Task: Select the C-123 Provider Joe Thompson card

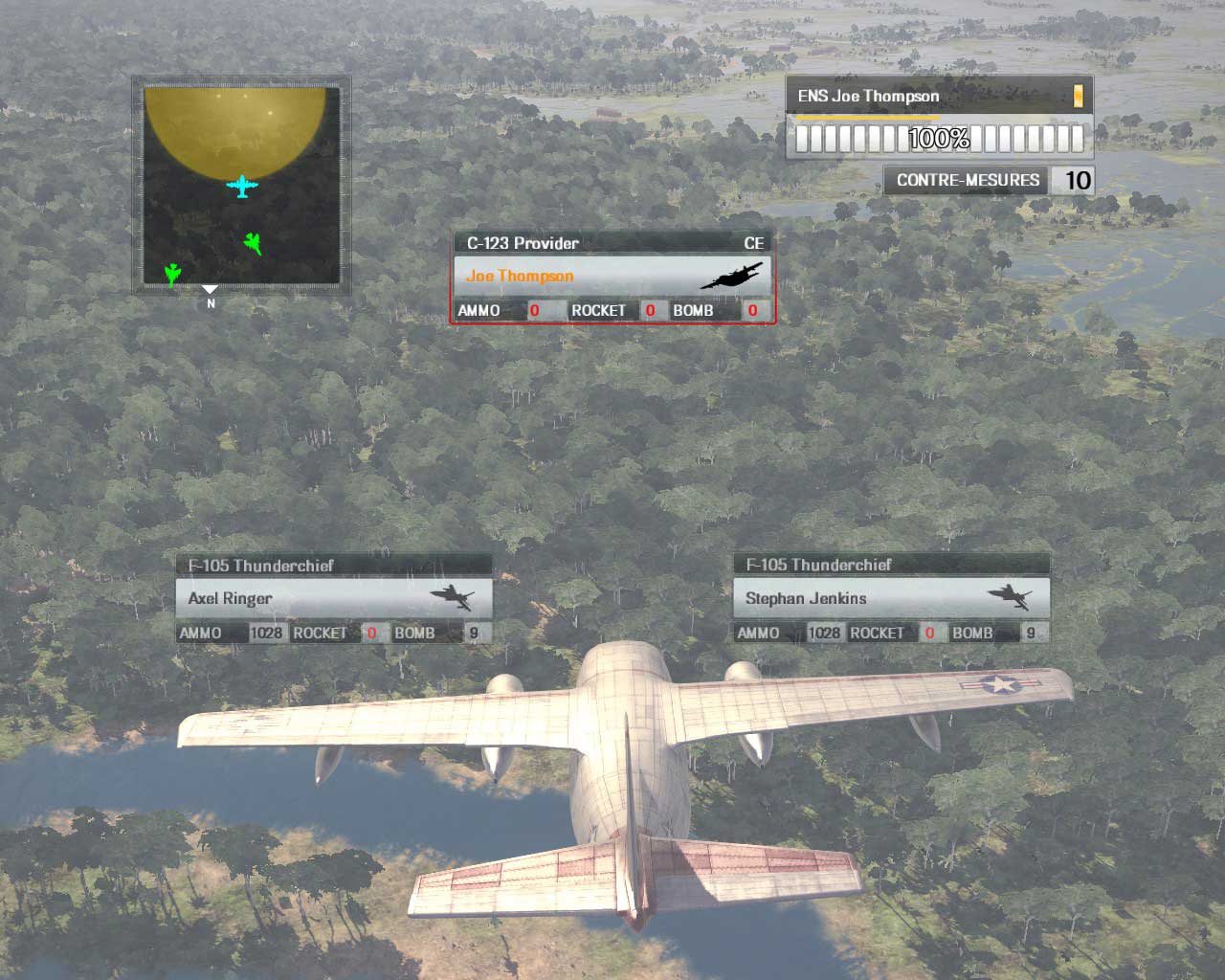Action: coord(612,277)
